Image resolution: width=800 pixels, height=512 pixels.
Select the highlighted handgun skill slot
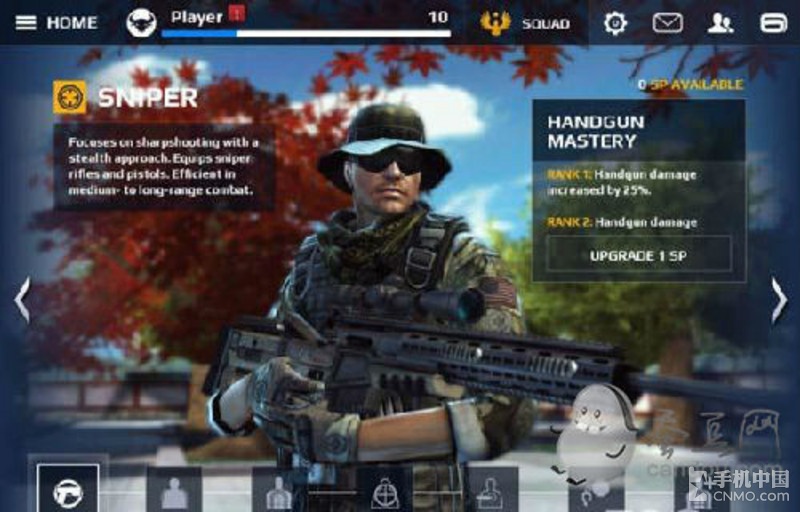tap(68, 490)
